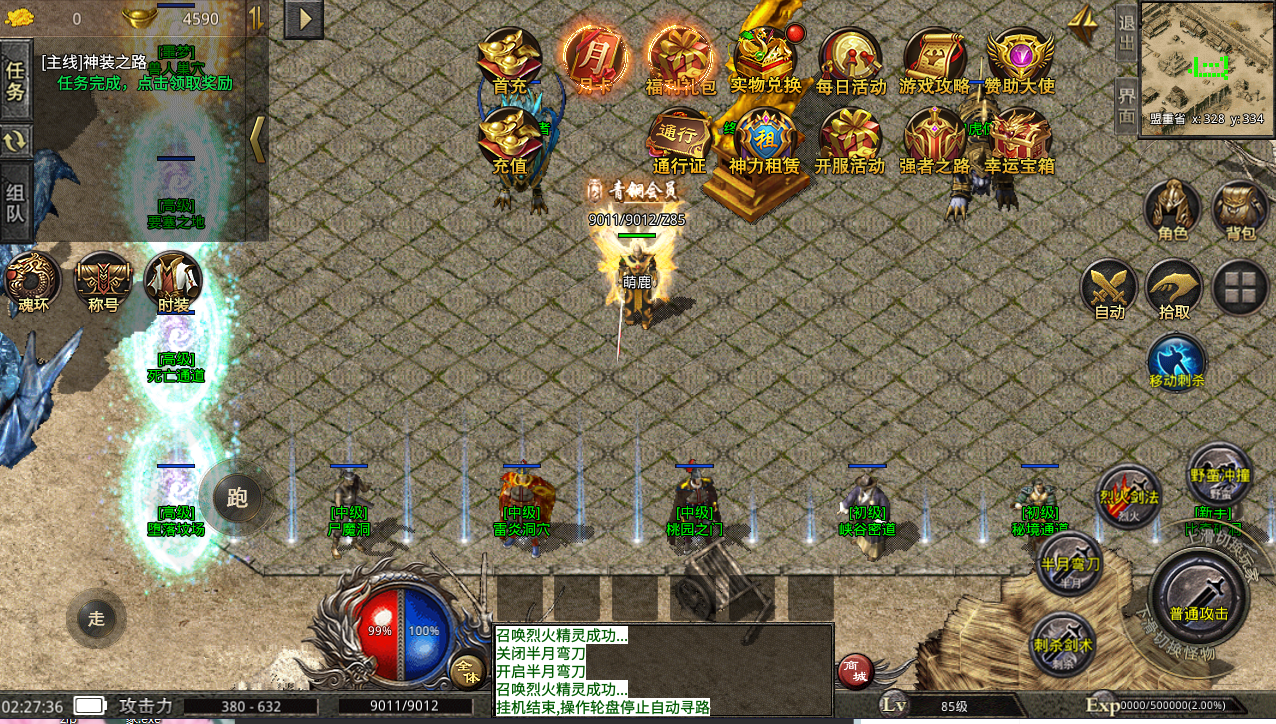Open the 游戏攻略 game guide
This screenshot has width=1276, height=724.
[x=935, y=58]
